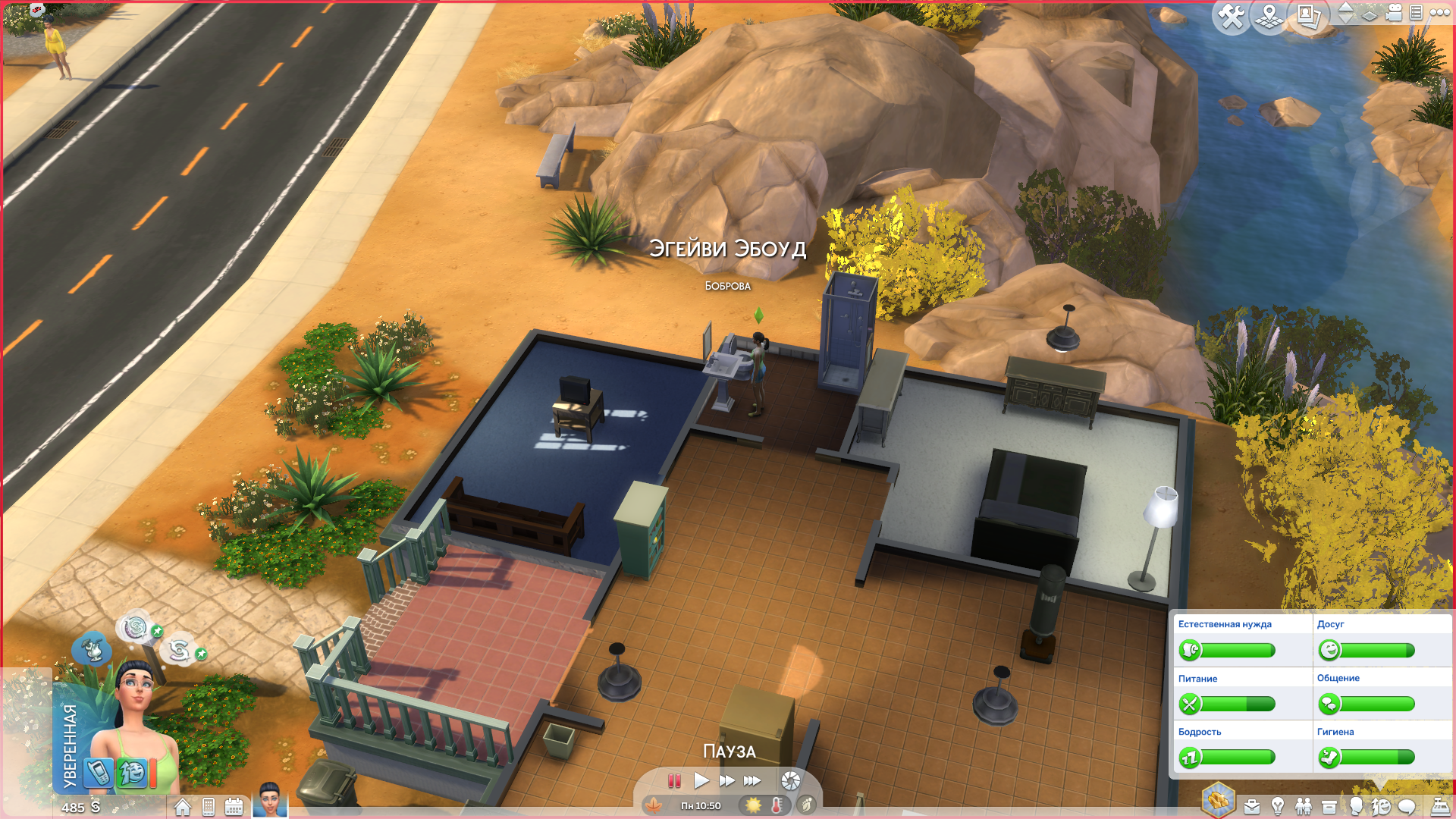Open the calendar icon

234,807
